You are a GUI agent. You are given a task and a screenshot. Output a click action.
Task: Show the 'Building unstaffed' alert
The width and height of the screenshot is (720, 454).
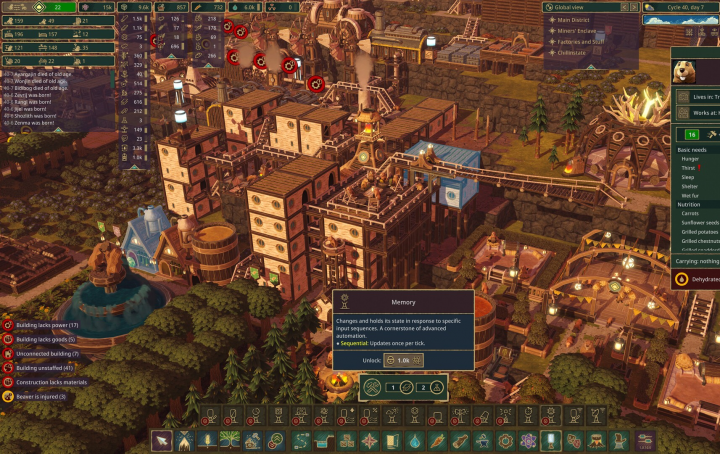click(46, 368)
